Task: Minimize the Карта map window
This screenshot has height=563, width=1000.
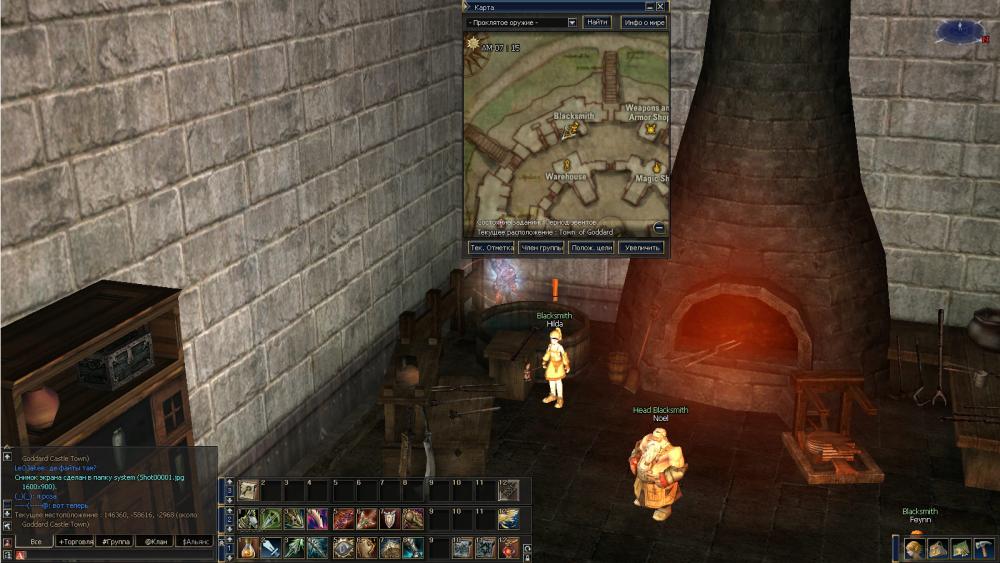Action: click(649, 6)
